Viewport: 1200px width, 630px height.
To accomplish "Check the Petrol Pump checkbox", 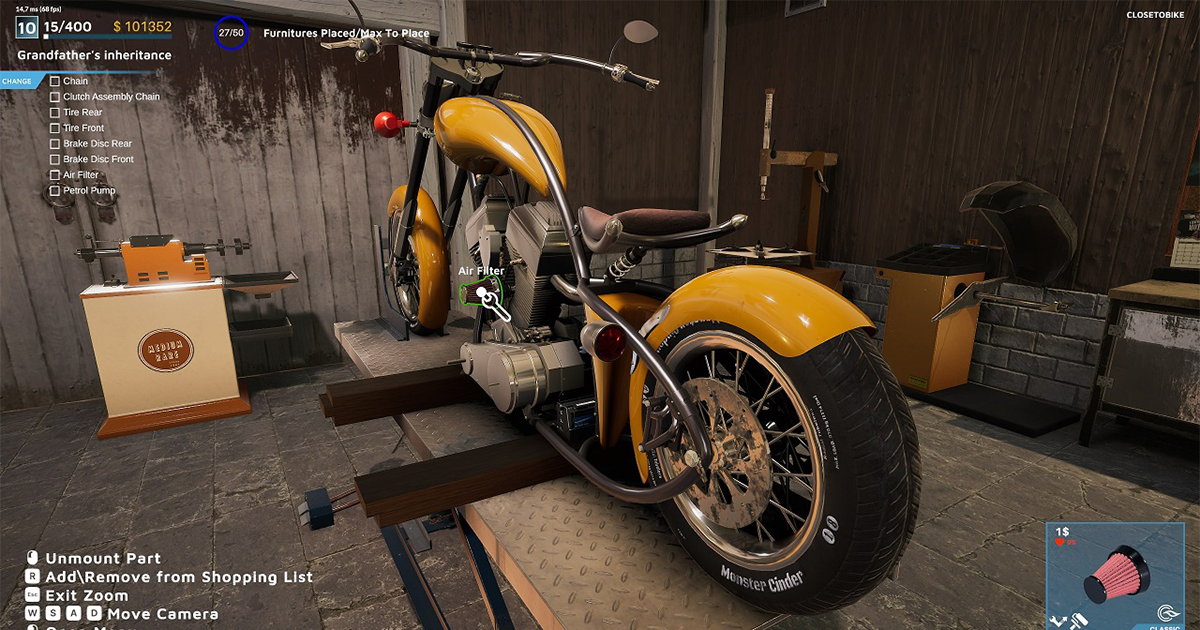I will 55,190.
